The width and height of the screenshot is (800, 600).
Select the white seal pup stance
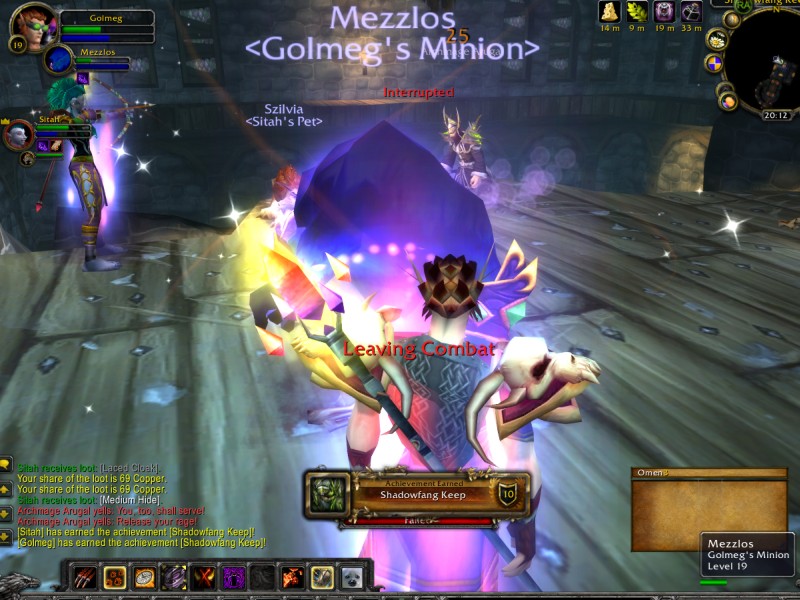pyautogui.click(x=351, y=577)
